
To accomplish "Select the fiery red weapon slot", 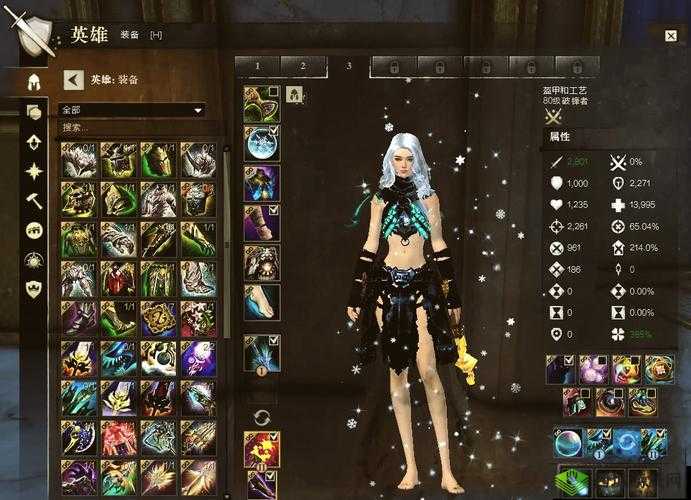I will 261,448.
